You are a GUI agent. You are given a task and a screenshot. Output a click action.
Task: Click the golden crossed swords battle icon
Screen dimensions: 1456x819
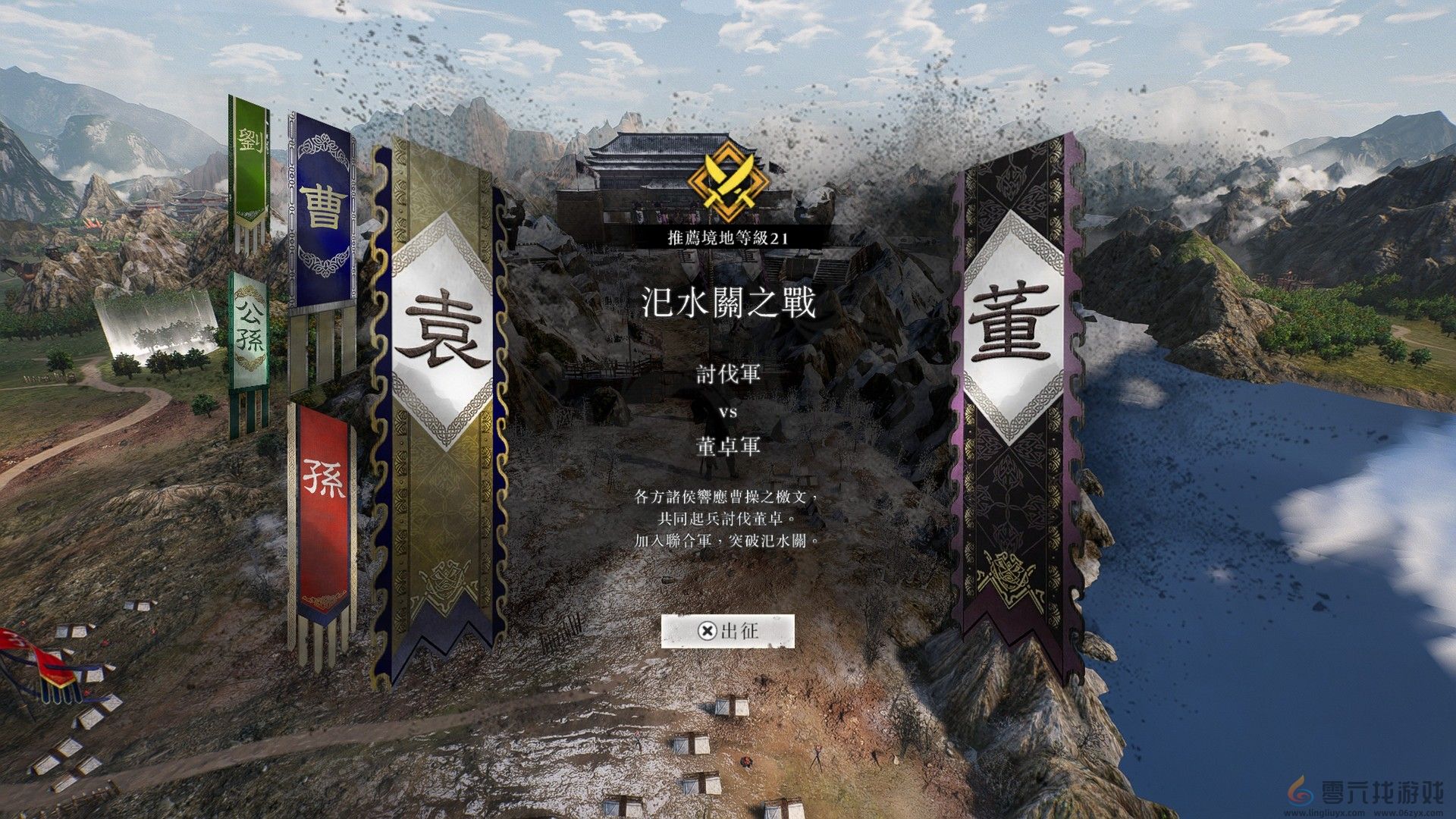tap(726, 180)
